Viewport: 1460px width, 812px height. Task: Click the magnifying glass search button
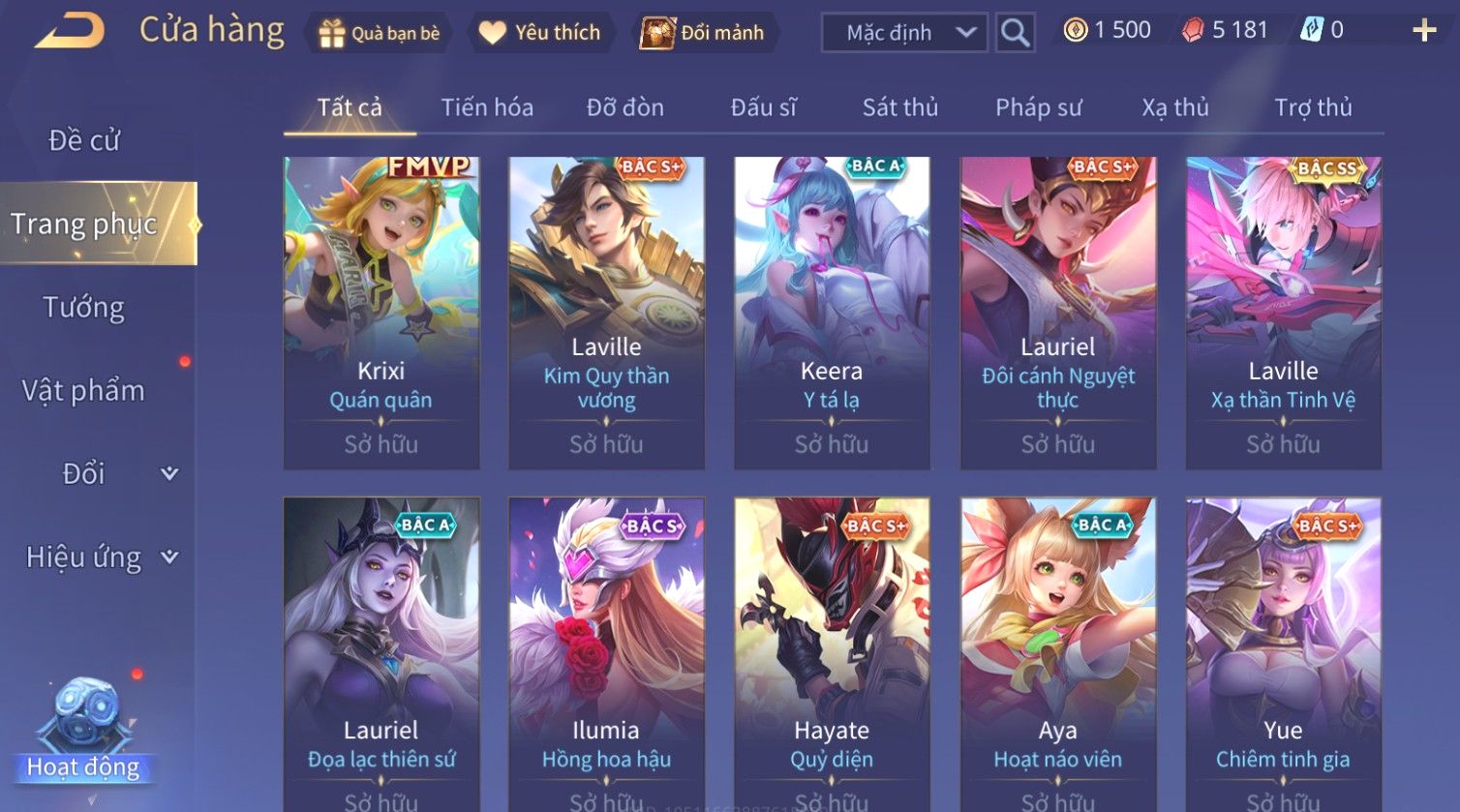(x=1015, y=33)
